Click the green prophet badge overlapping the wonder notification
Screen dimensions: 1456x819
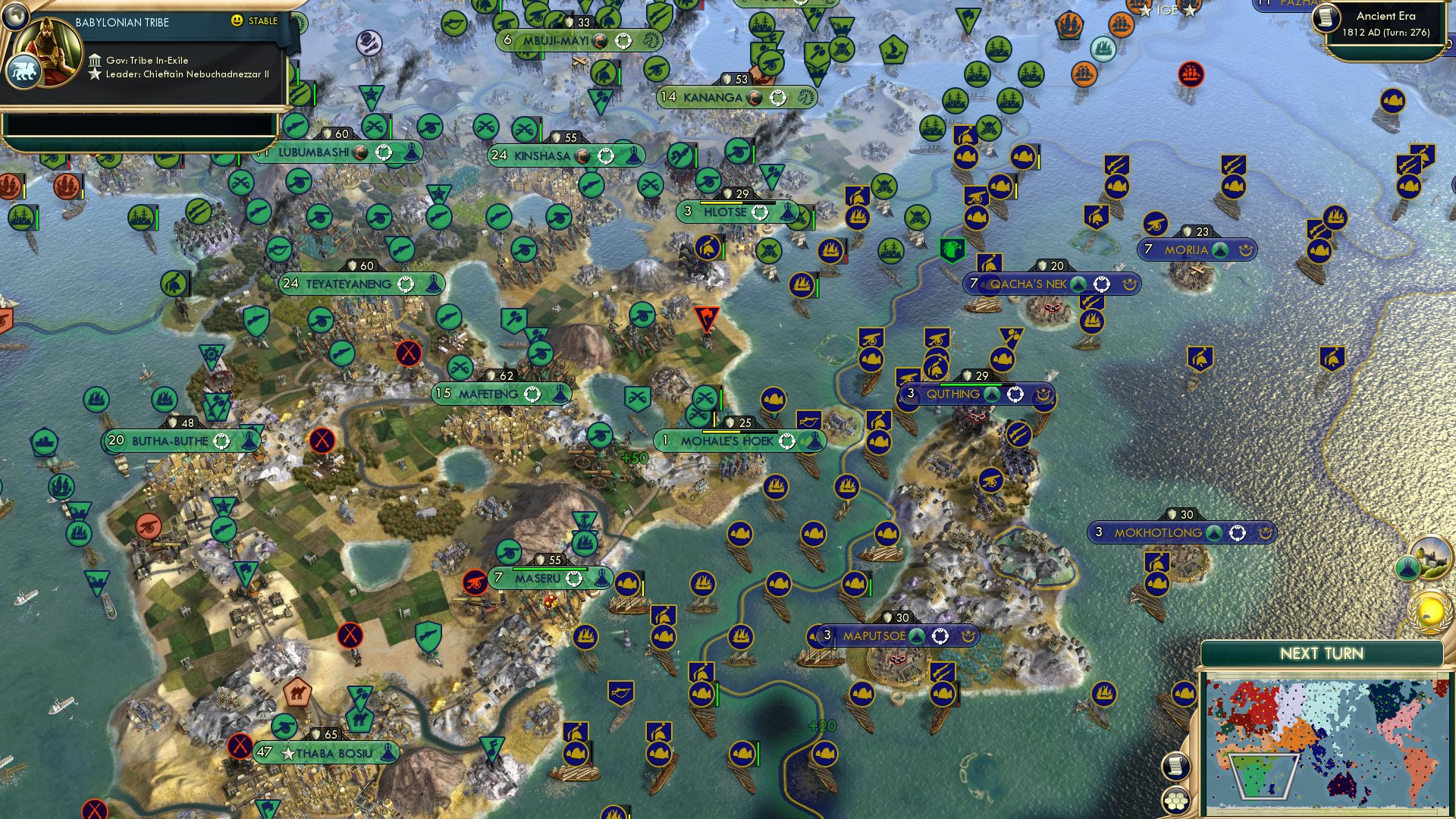1409,567
